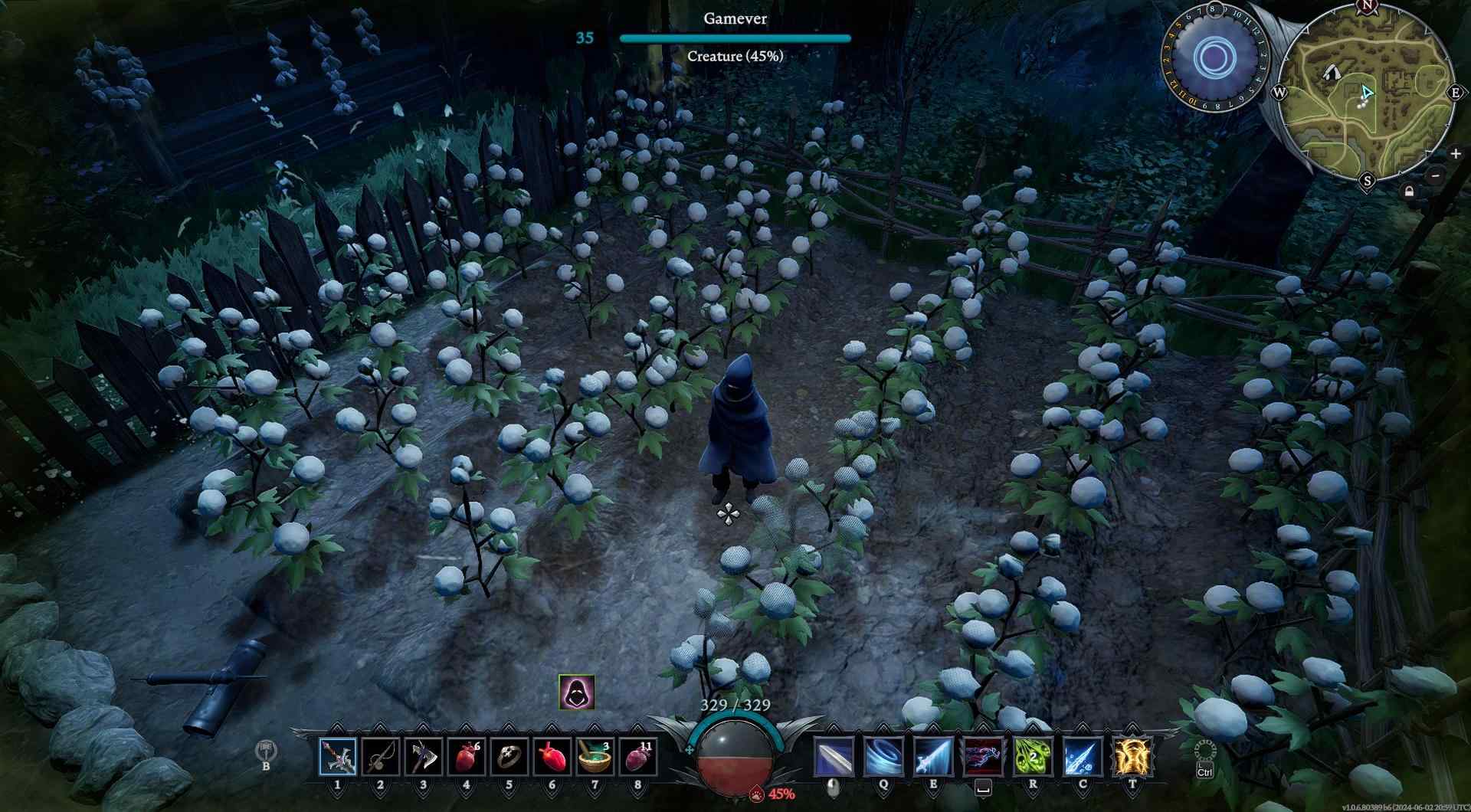Screen dimensions: 1471x812
Task: Select the ring item in slot 5
Action: click(x=509, y=757)
